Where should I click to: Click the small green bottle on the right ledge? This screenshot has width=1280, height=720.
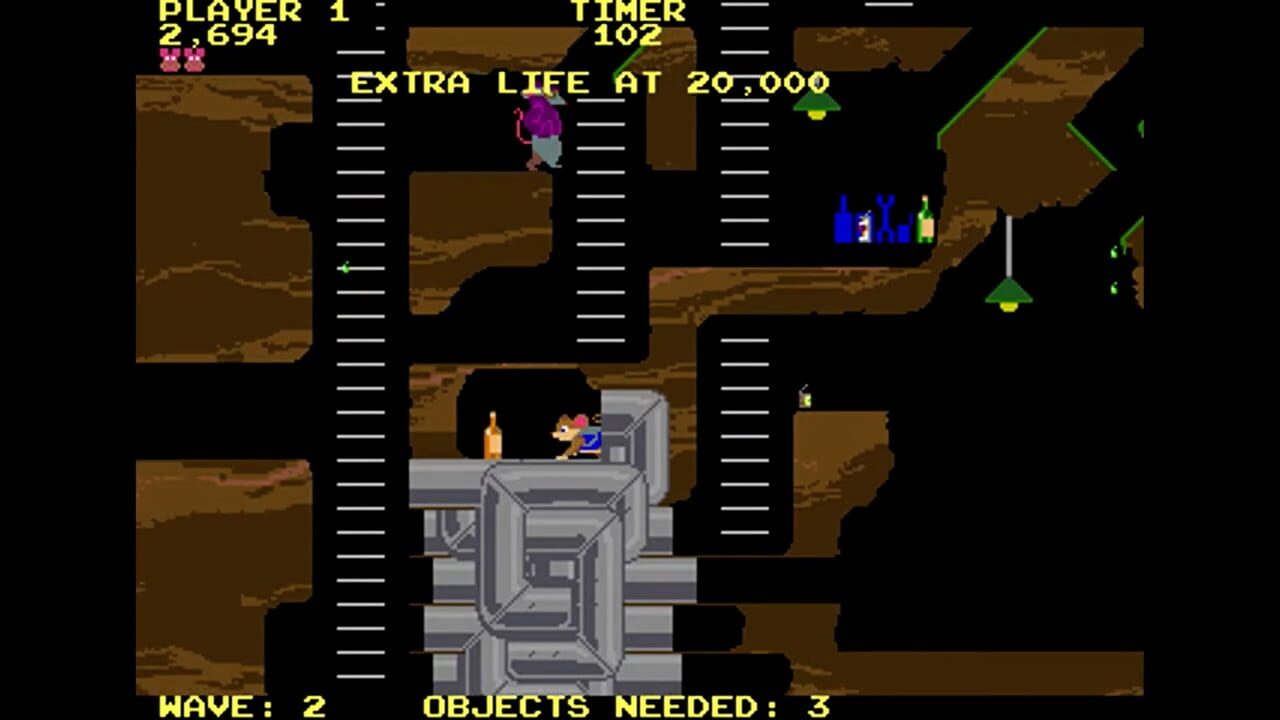(x=806, y=397)
